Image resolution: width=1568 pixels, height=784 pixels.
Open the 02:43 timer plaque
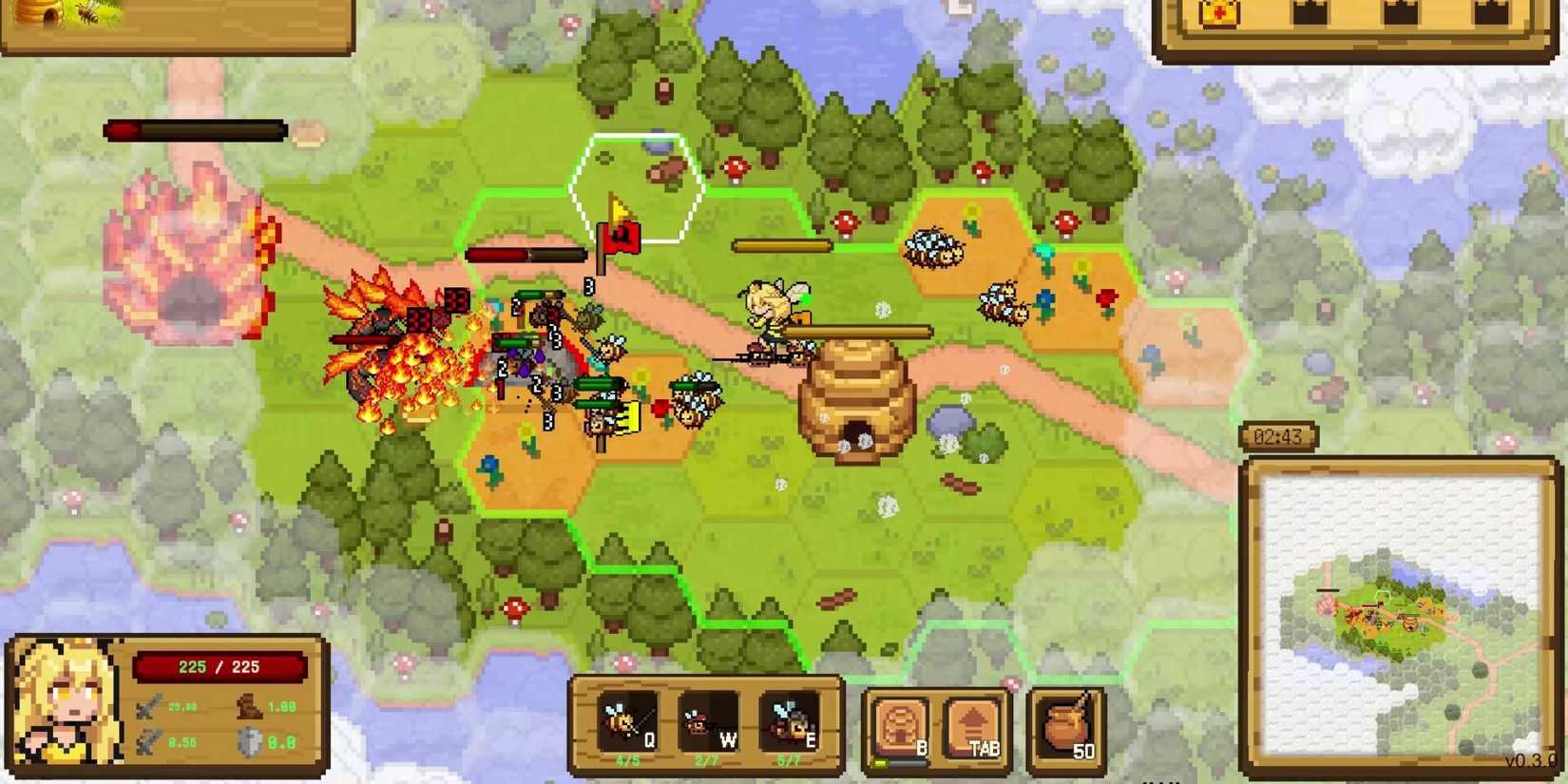point(1278,435)
